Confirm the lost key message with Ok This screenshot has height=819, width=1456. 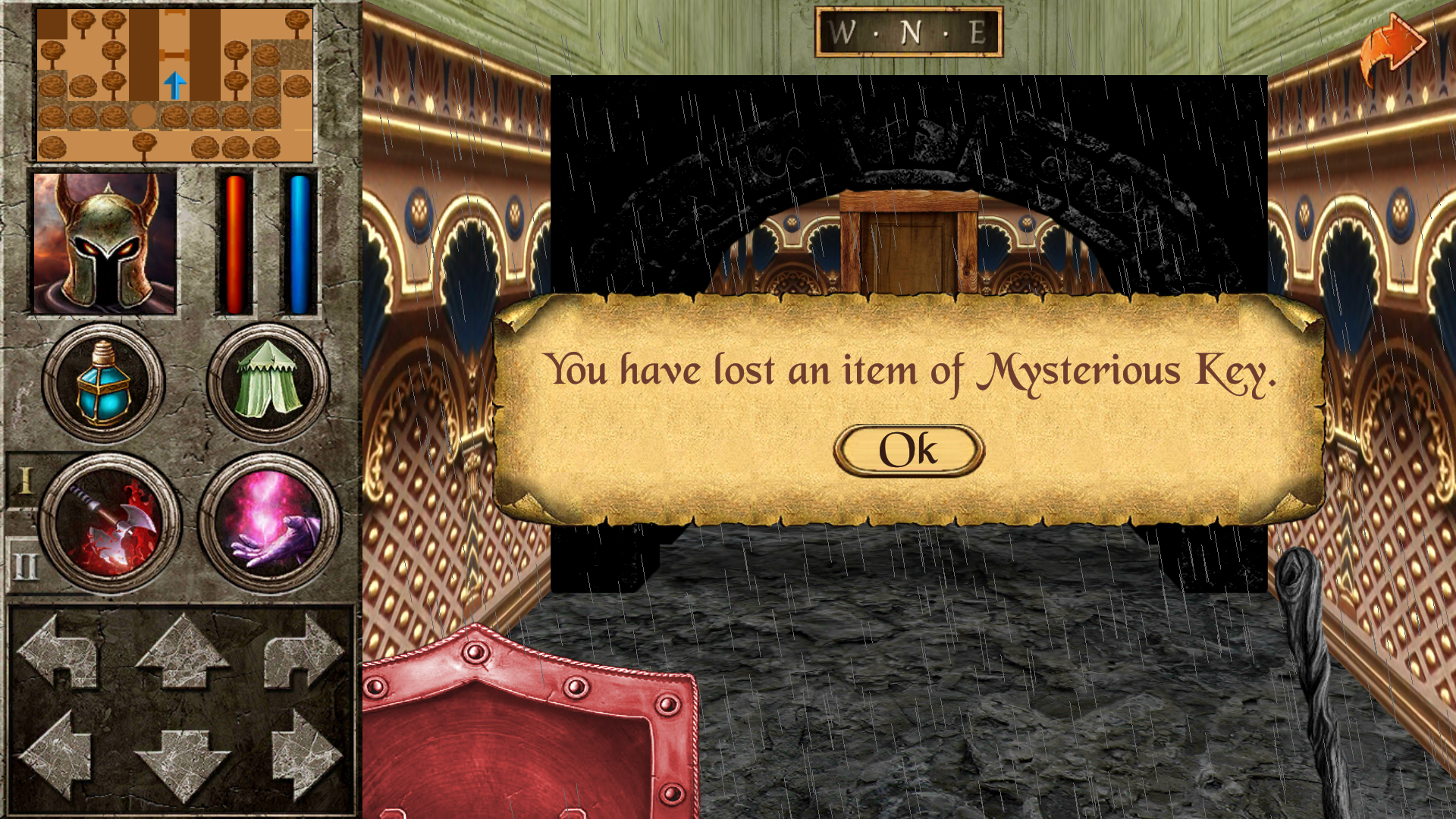[x=908, y=450]
